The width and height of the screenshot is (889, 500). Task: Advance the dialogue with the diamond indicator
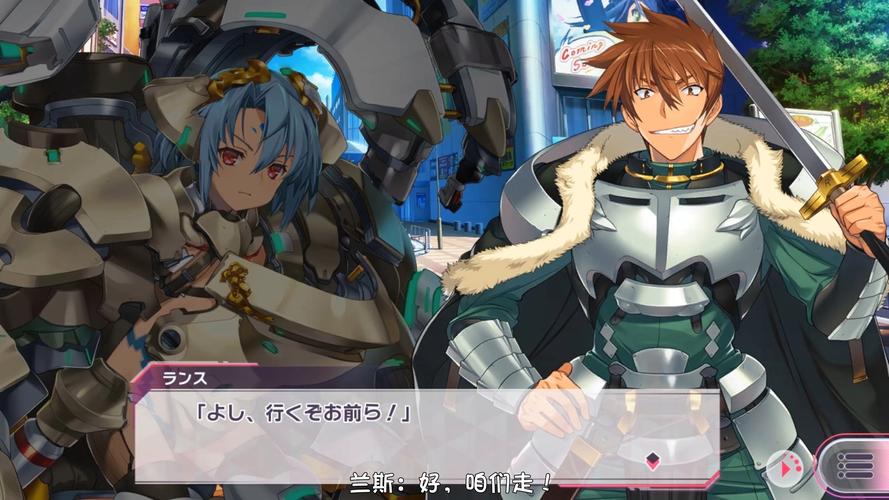pyautogui.click(x=652, y=460)
